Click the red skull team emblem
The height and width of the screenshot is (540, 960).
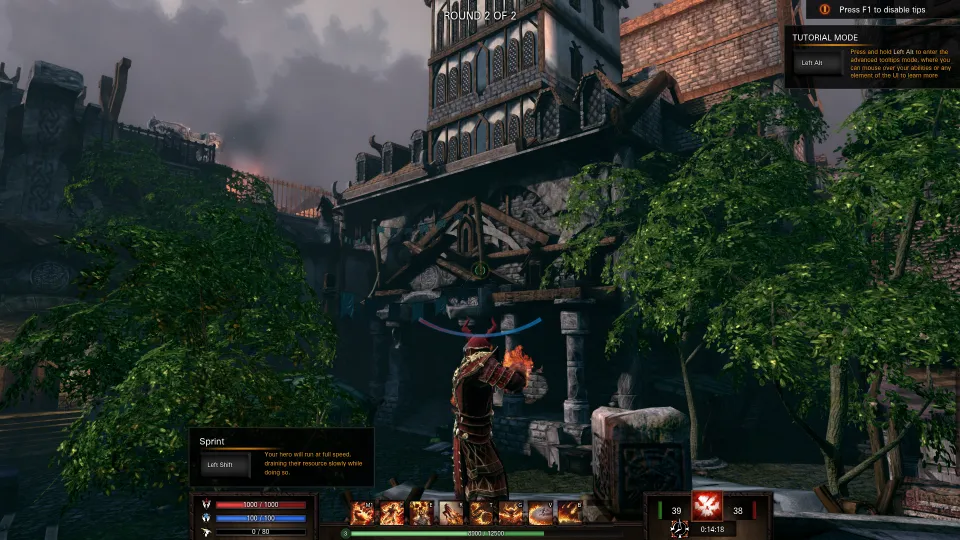(x=707, y=506)
